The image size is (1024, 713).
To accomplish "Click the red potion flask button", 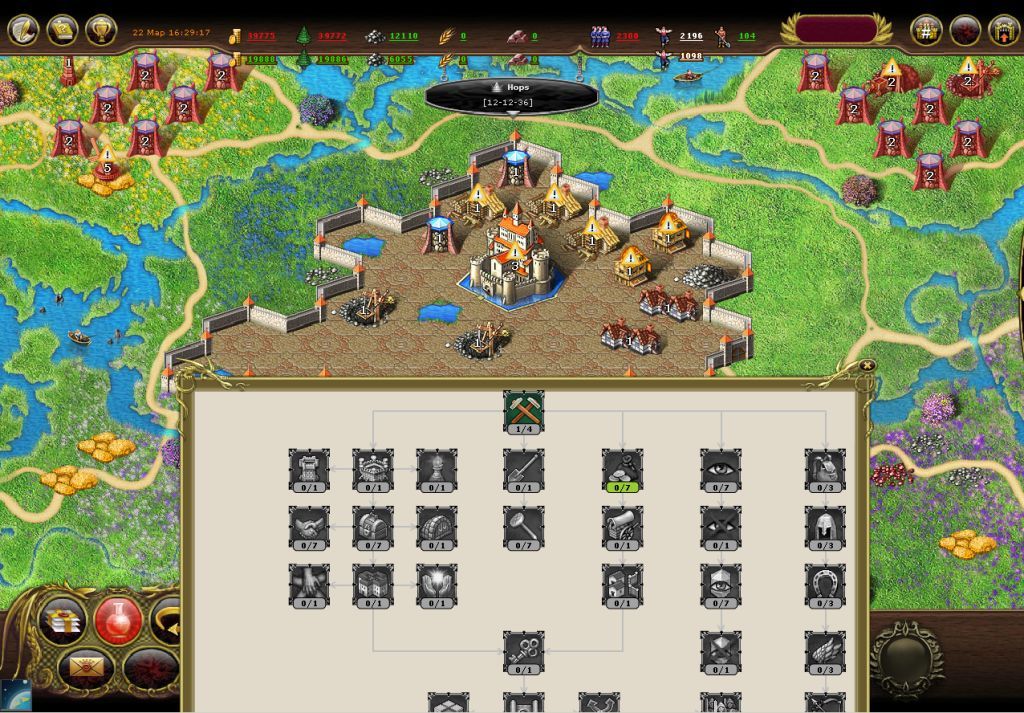I will (118, 620).
